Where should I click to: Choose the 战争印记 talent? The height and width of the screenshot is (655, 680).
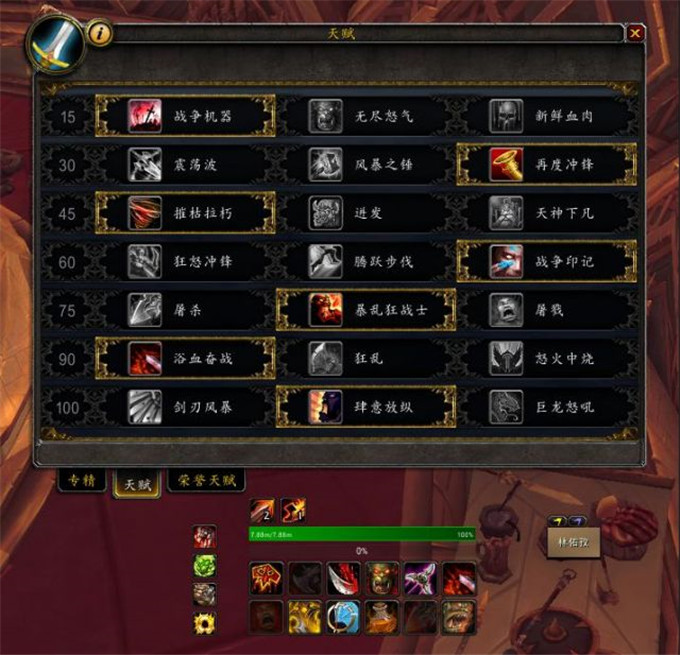[546, 262]
